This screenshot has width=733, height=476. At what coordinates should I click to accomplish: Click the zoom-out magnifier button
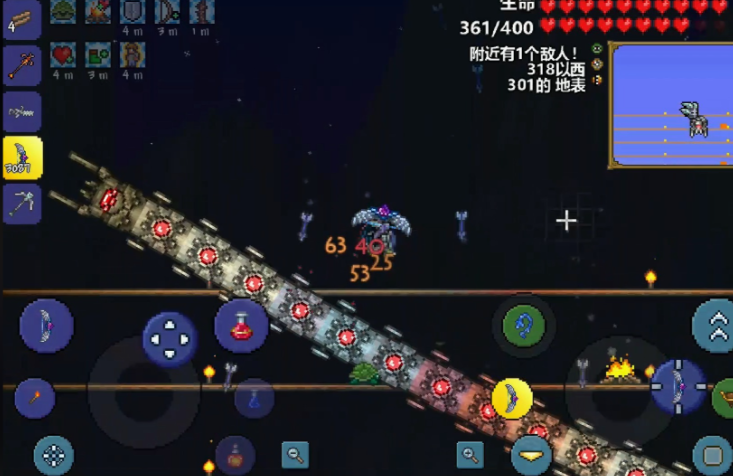point(295,455)
